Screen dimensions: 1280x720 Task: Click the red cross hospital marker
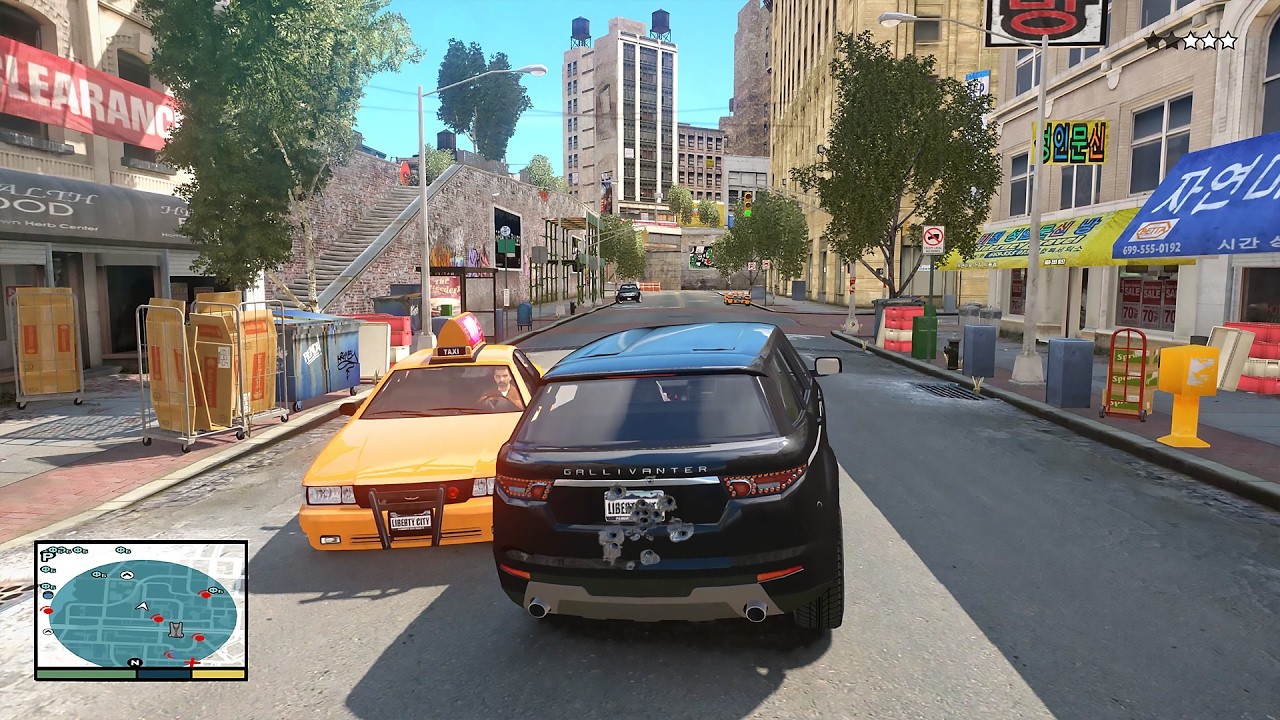point(193,661)
